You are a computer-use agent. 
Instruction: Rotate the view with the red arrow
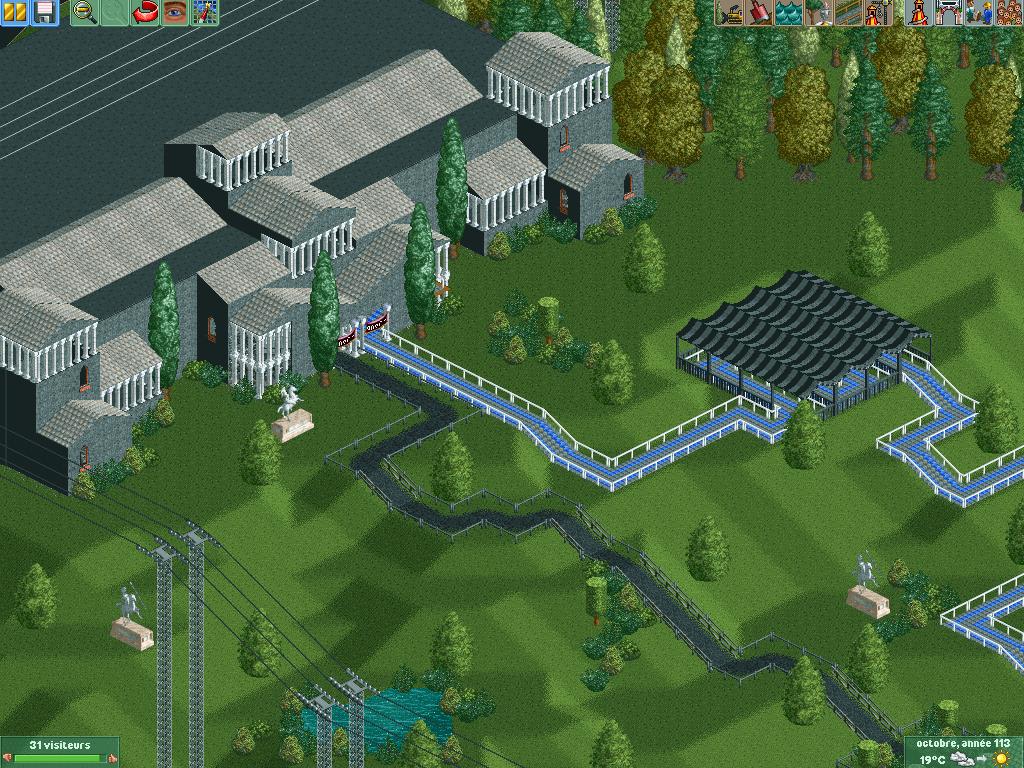(x=146, y=13)
